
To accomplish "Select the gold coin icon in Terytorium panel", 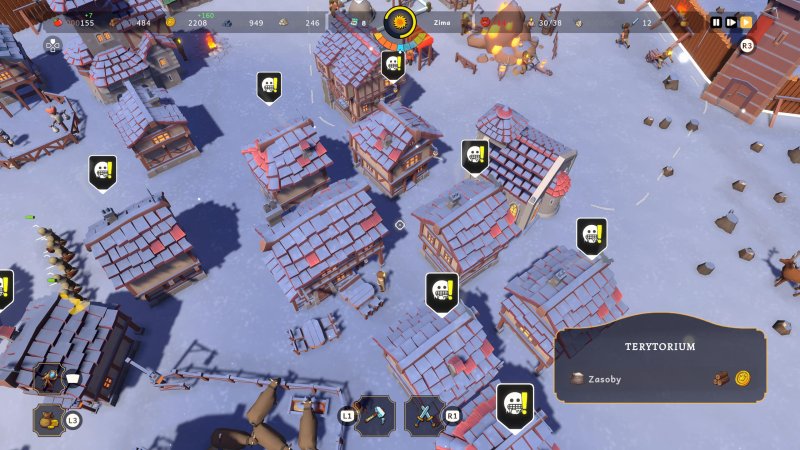I will [743, 379].
